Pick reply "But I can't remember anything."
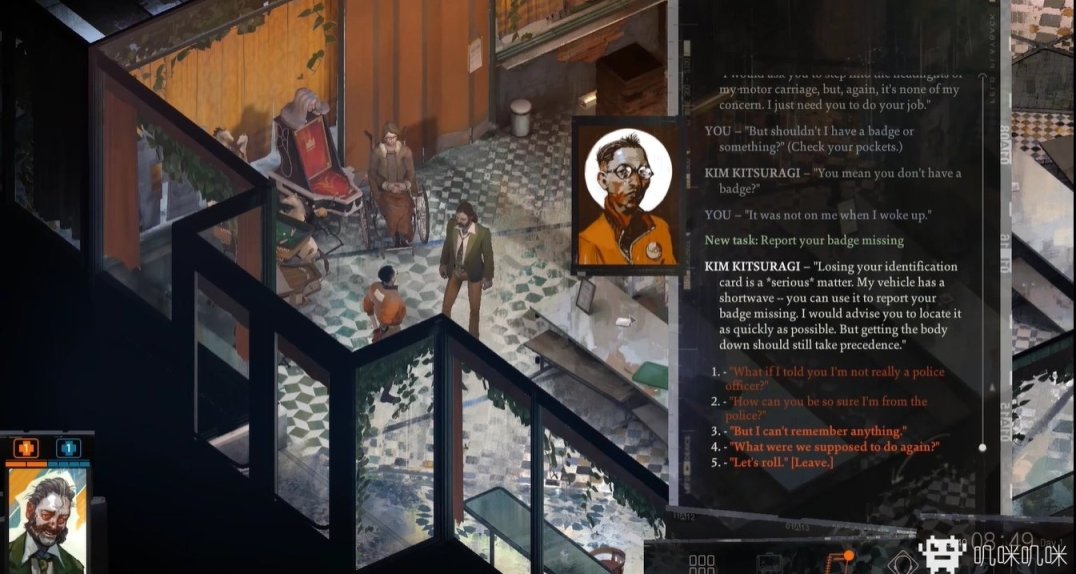The image size is (1076, 574). (818, 431)
